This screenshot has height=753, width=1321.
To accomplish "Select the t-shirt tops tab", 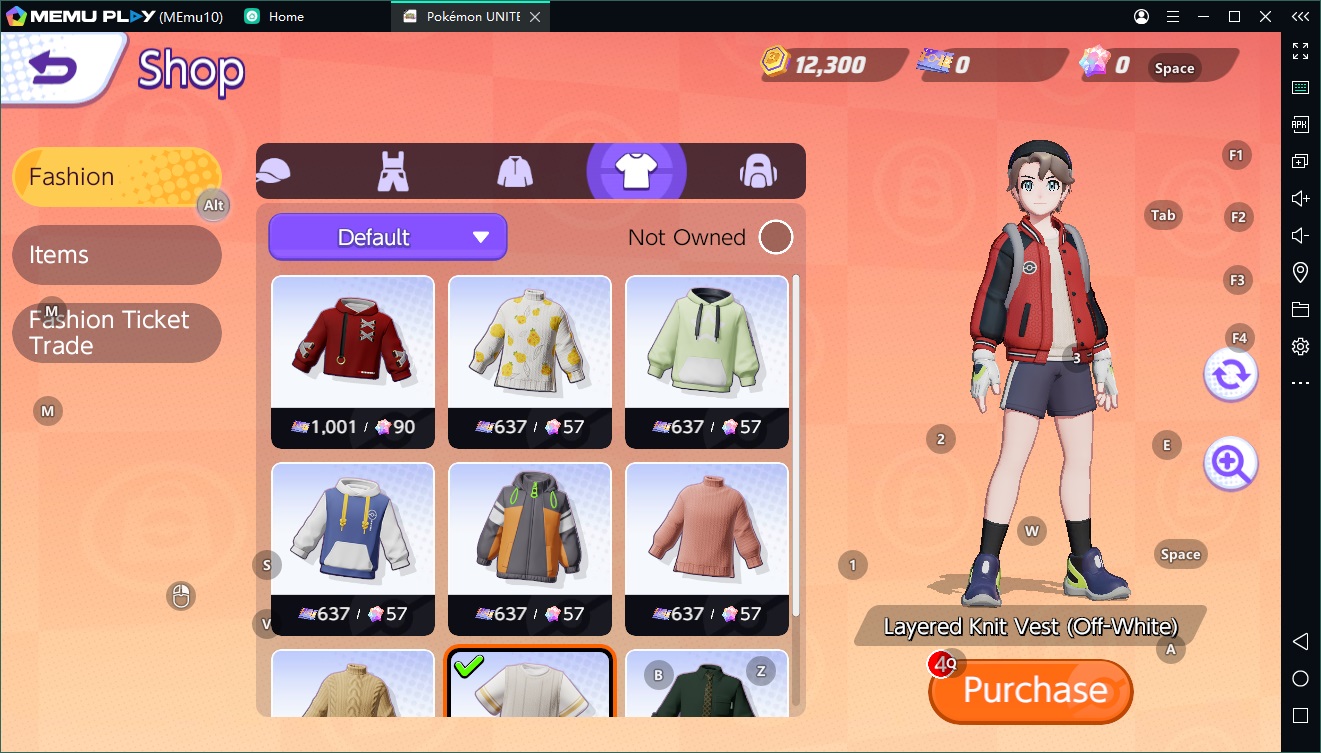I will click(636, 171).
